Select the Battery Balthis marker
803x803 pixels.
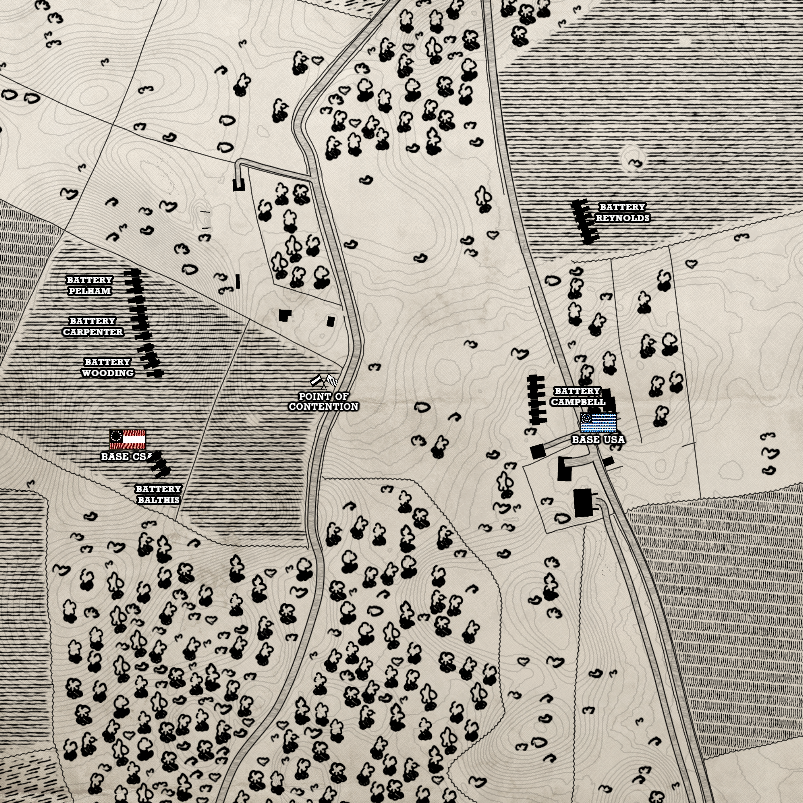click(x=160, y=464)
